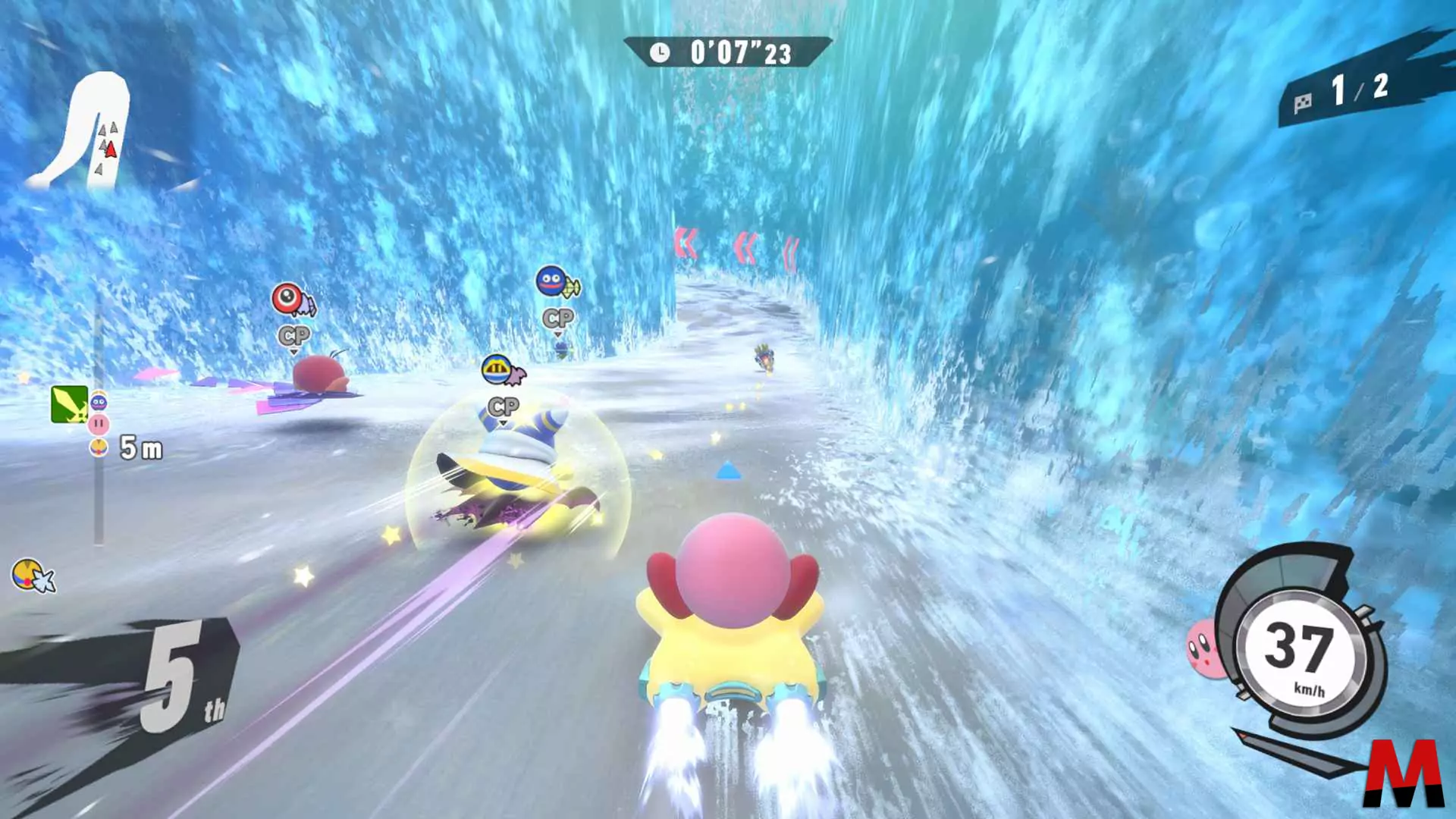The height and width of the screenshot is (819, 1456).
Task: Click the red M watermark logo
Action: point(1404,773)
